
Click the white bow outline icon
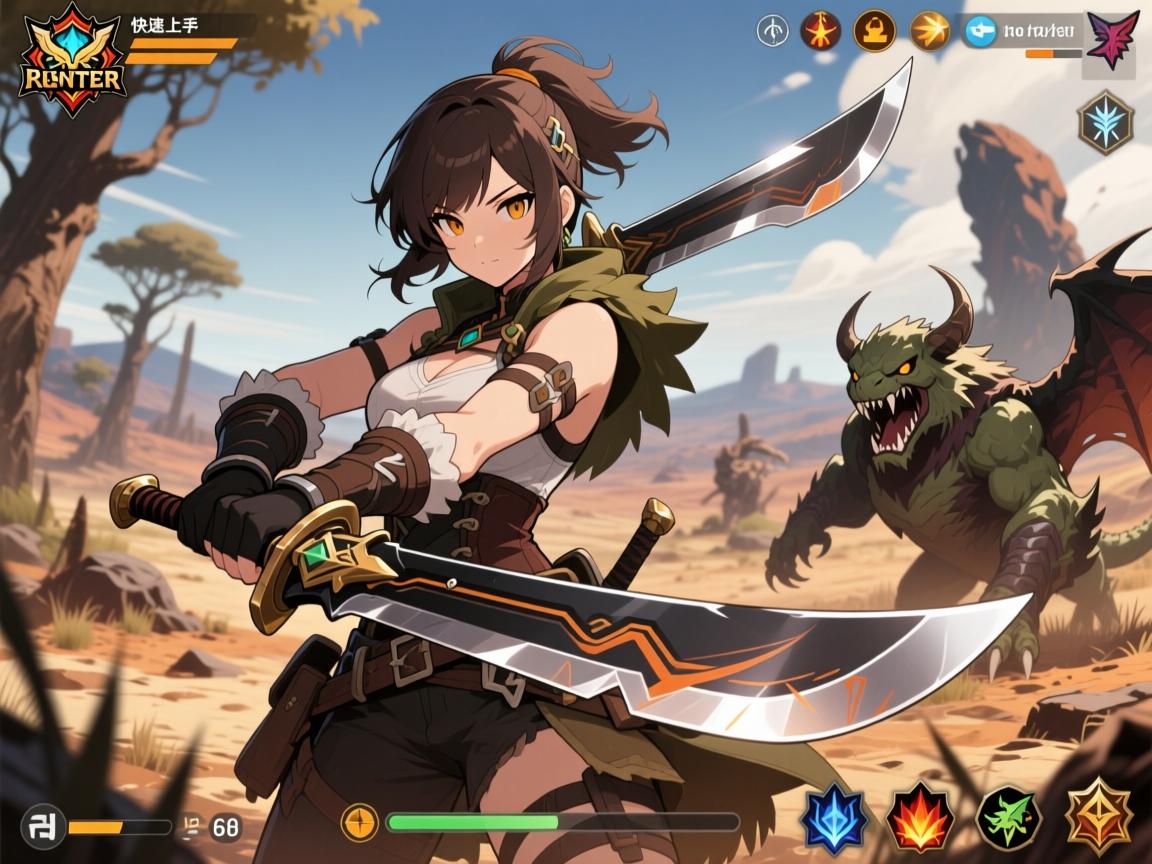(771, 31)
